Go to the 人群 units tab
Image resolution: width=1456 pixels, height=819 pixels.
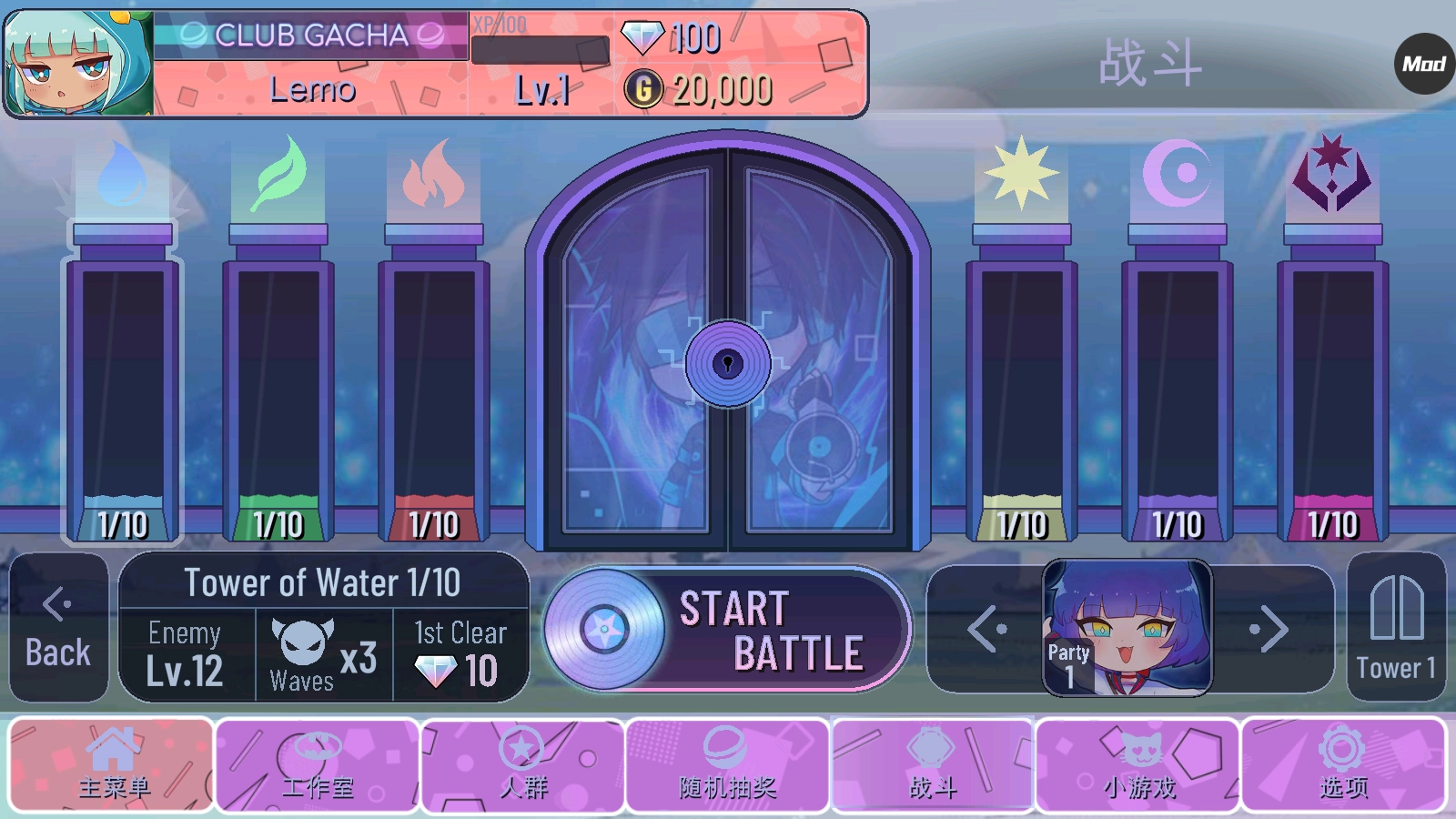pos(522,764)
